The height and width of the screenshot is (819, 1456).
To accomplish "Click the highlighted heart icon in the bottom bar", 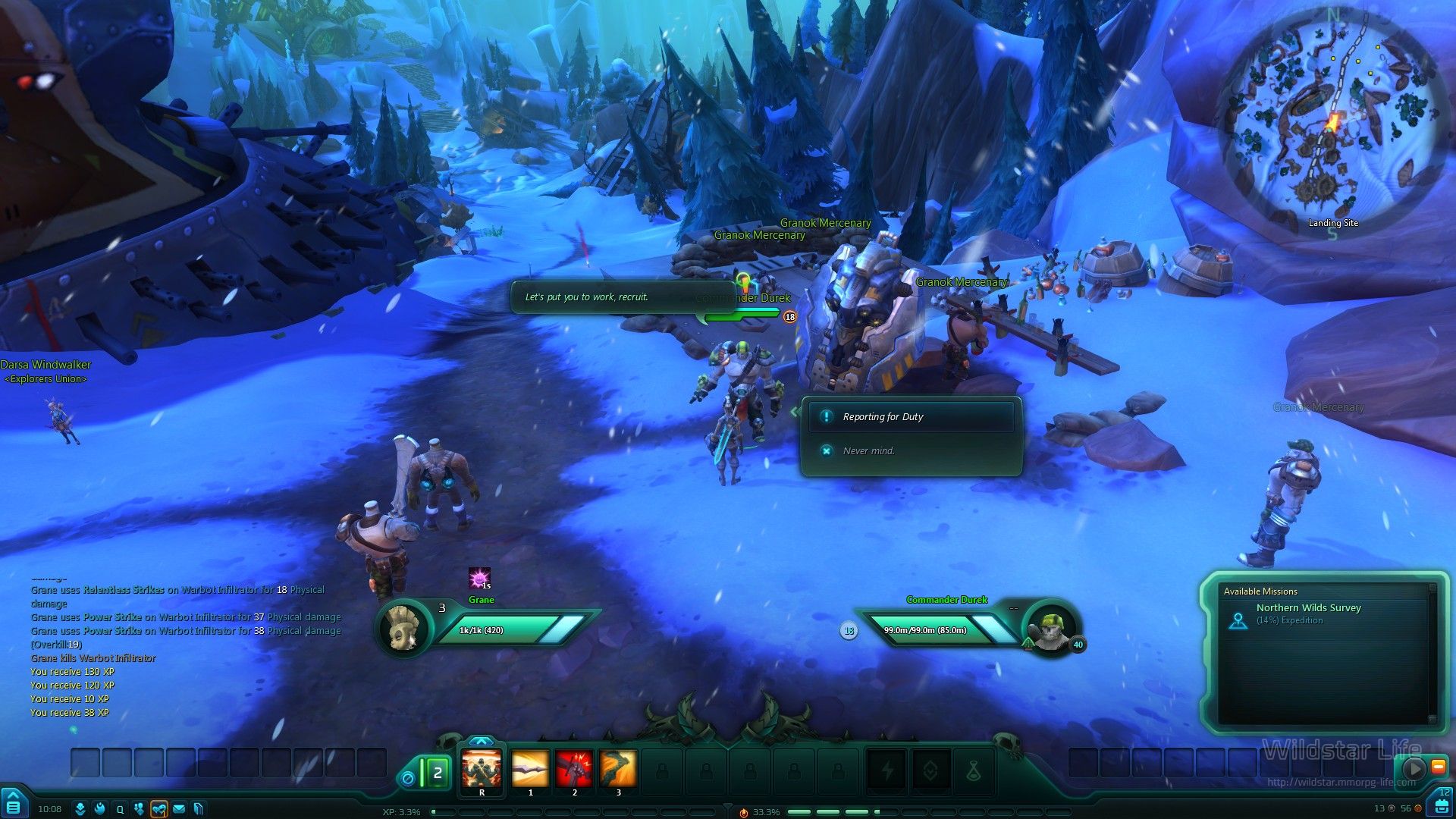I will pos(159,809).
